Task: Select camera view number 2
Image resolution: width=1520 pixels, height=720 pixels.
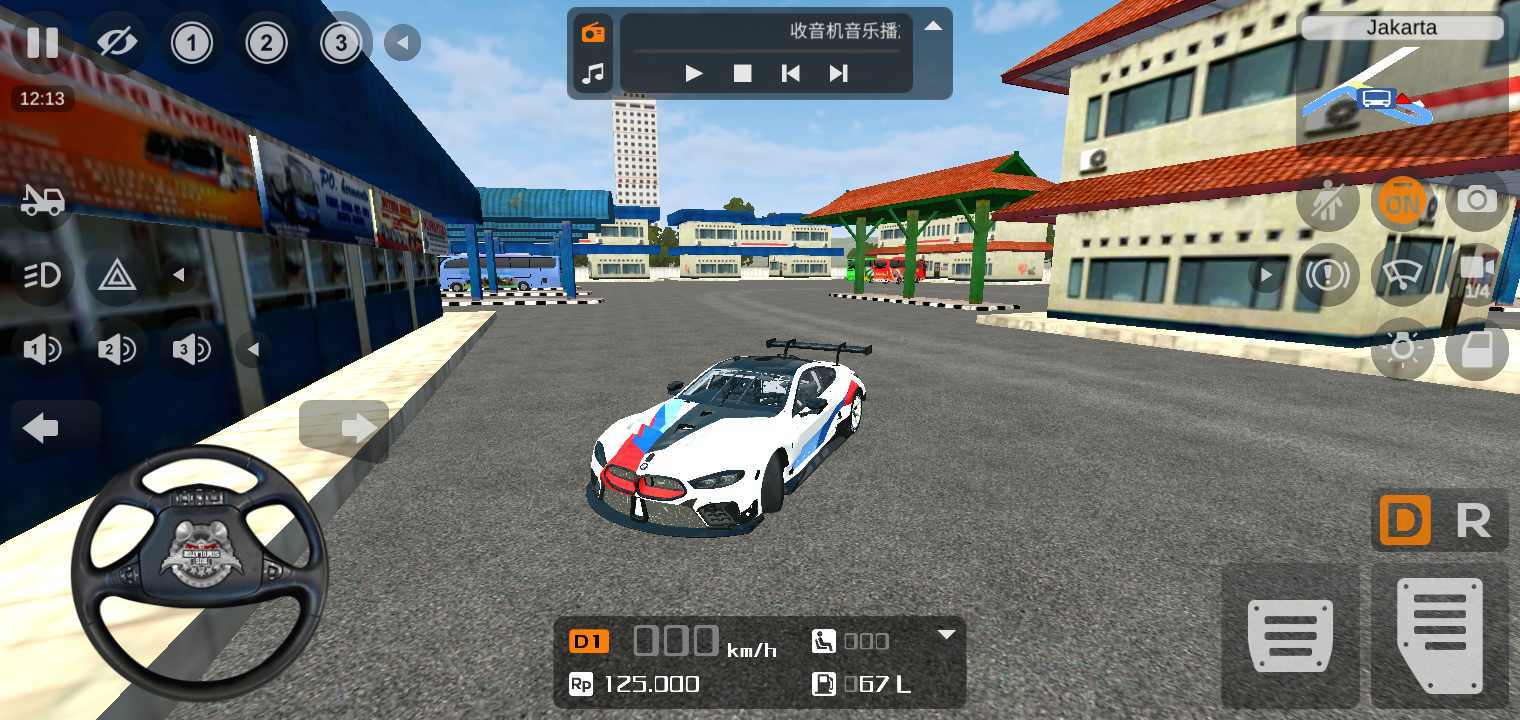Action: point(266,43)
